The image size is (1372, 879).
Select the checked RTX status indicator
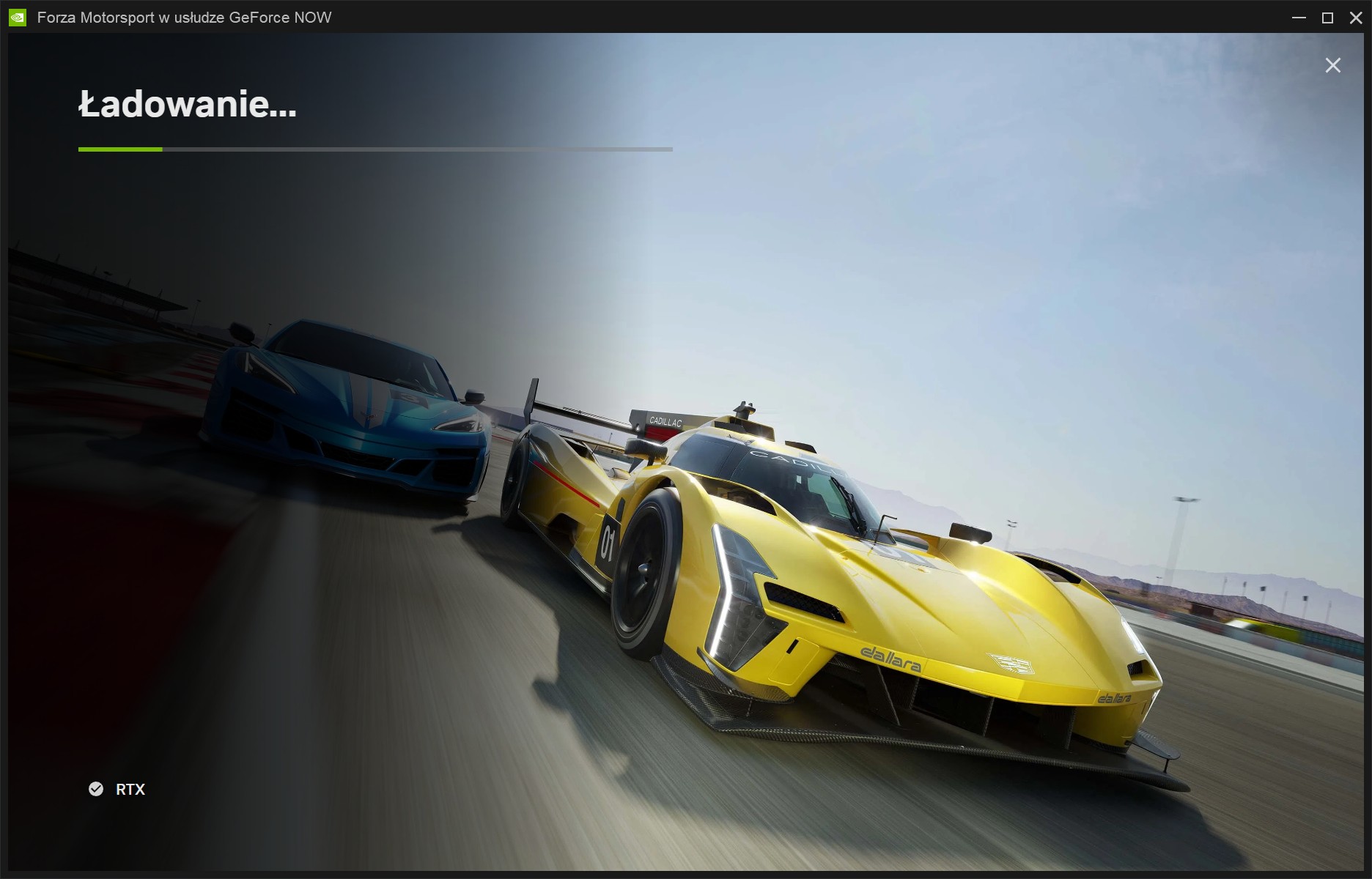[x=96, y=790]
